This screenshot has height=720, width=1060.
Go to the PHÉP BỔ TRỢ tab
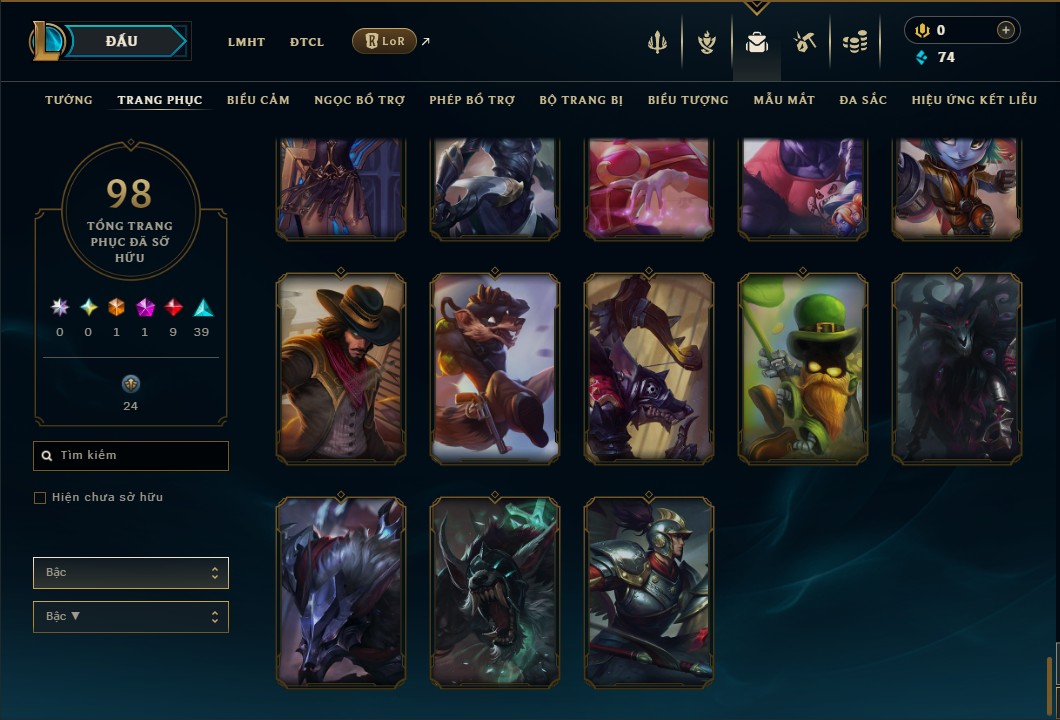[x=472, y=100]
